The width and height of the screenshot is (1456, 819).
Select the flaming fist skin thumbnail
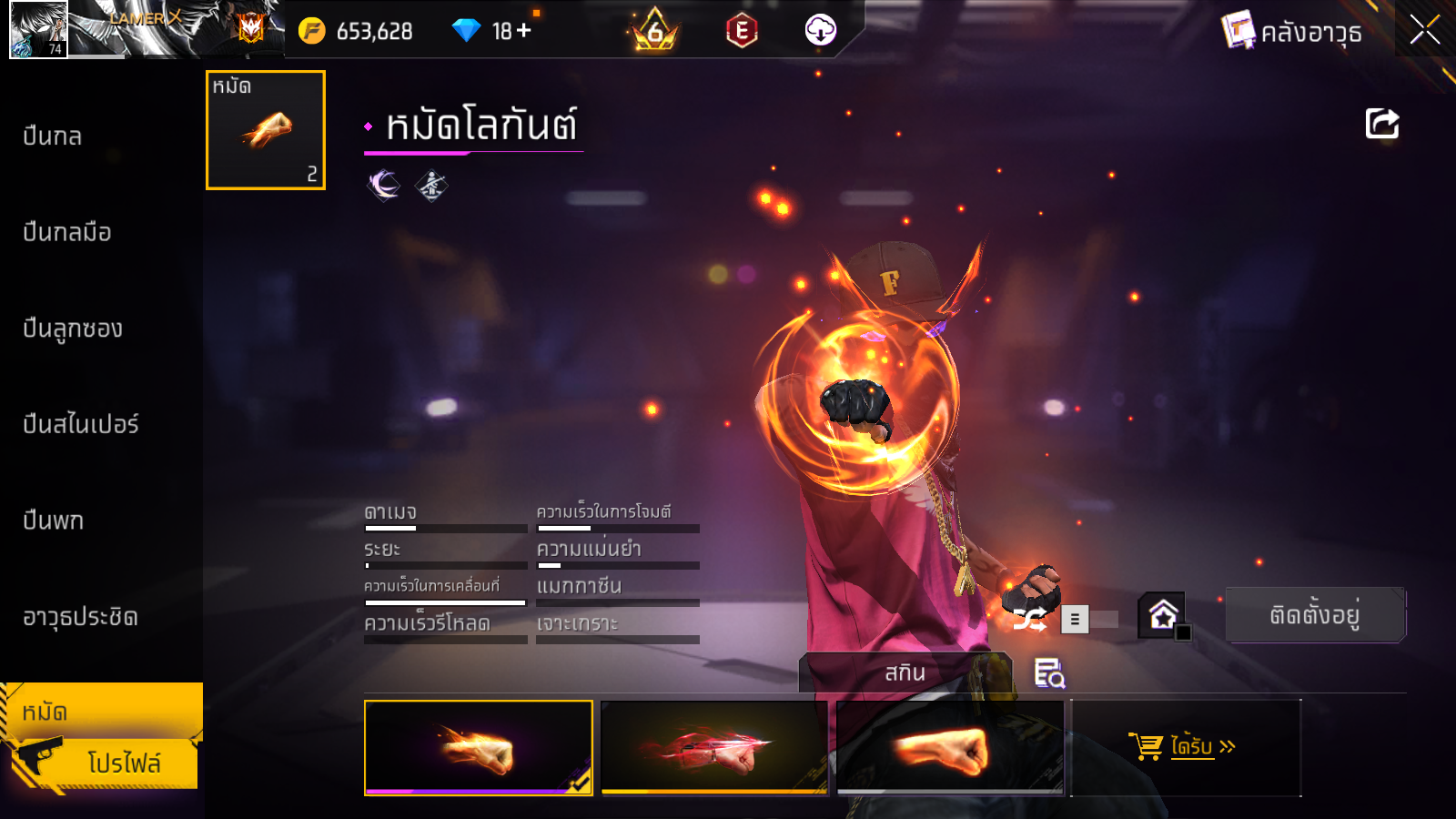click(x=478, y=747)
